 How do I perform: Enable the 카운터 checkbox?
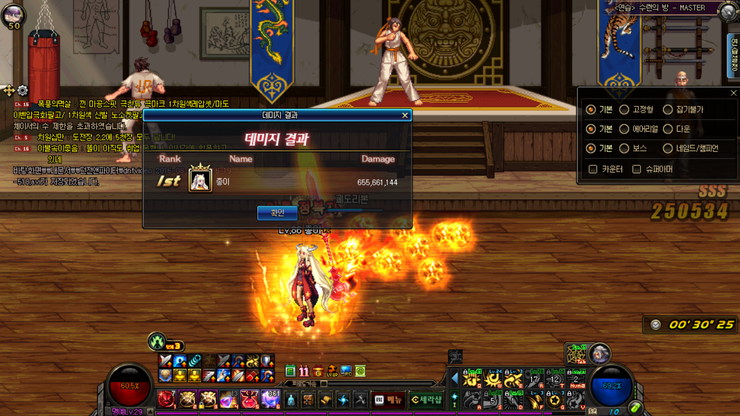coord(593,169)
